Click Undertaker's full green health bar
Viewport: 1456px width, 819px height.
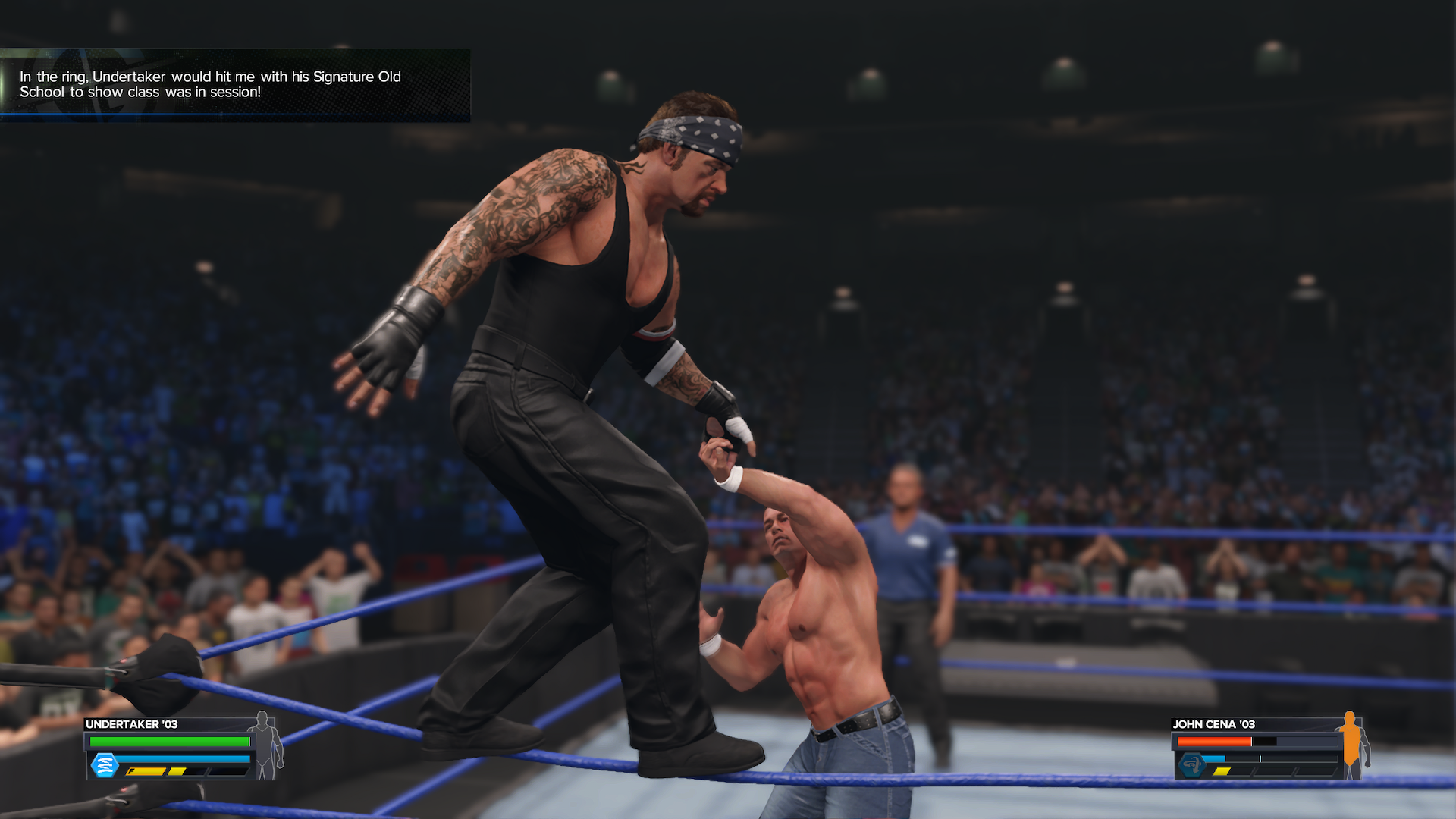pyautogui.click(x=168, y=742)
